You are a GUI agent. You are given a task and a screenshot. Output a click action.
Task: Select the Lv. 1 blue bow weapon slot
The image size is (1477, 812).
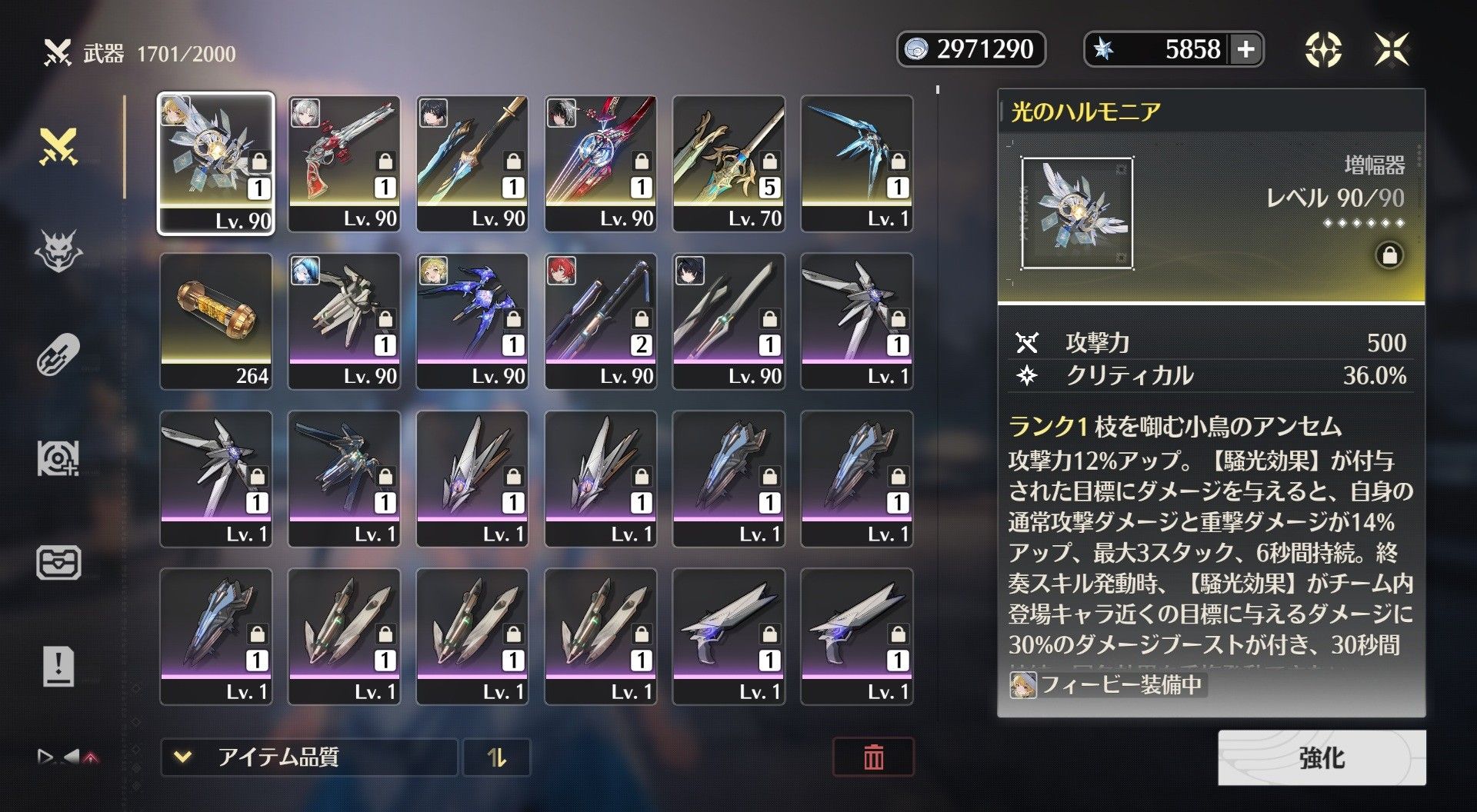click(857, 163)
